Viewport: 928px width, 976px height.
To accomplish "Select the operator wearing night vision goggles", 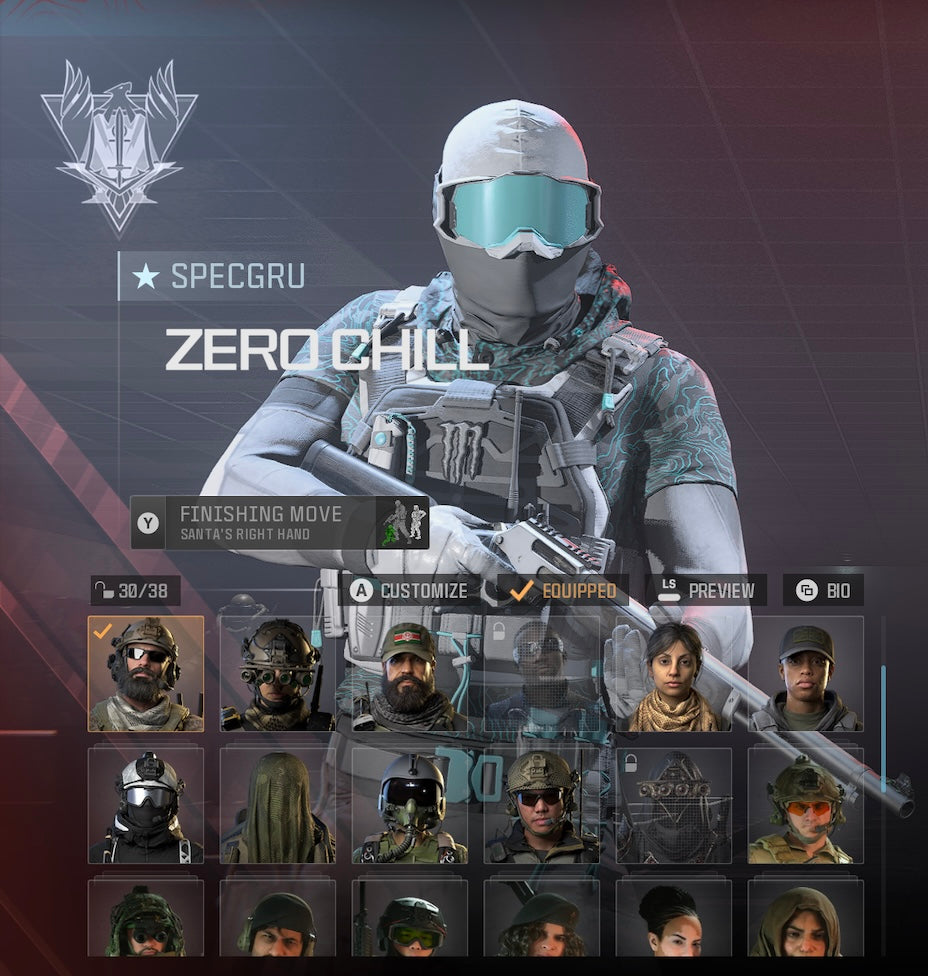I will tap(278, 674).
